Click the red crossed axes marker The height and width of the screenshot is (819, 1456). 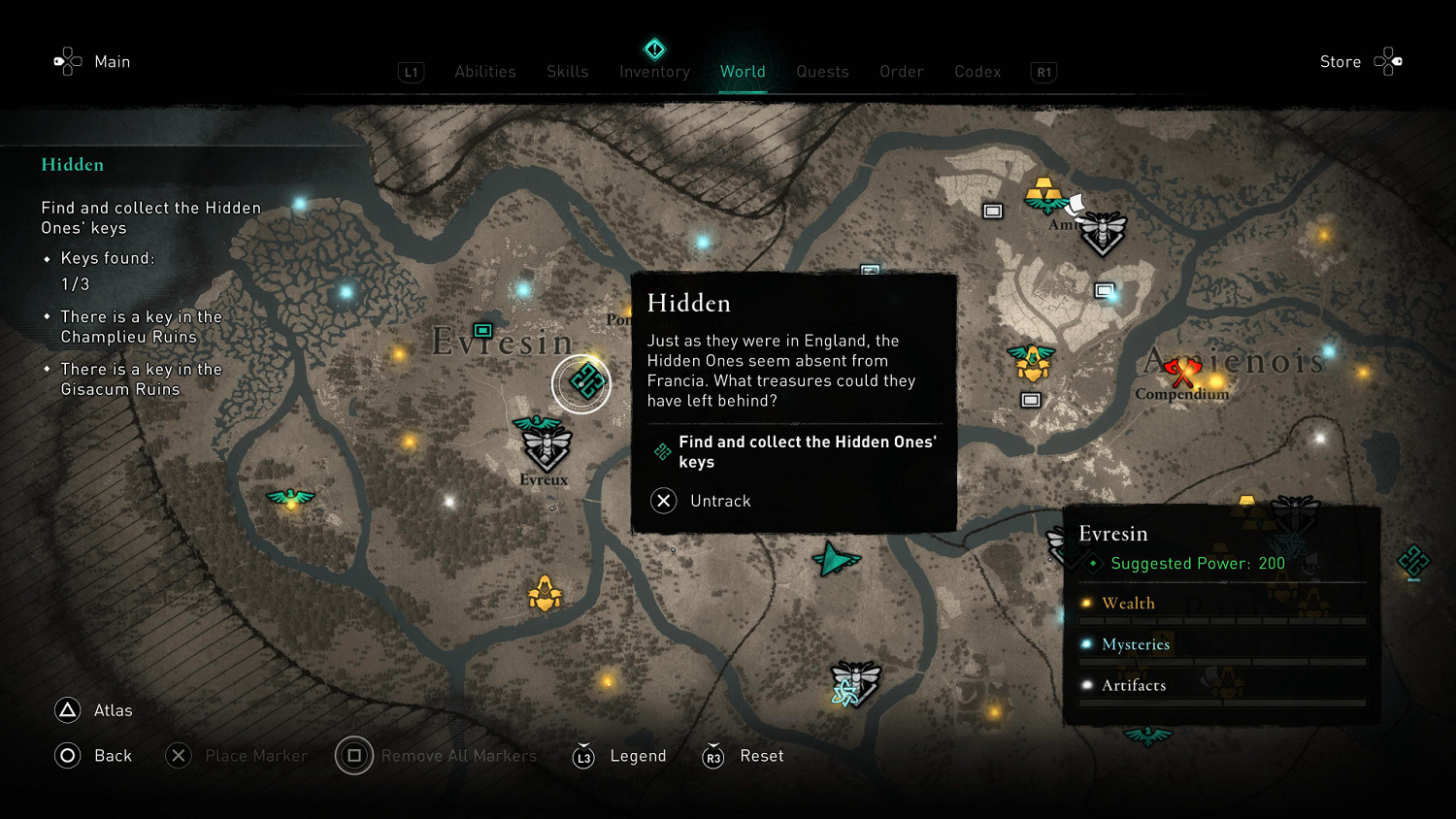coord(1181,371)
